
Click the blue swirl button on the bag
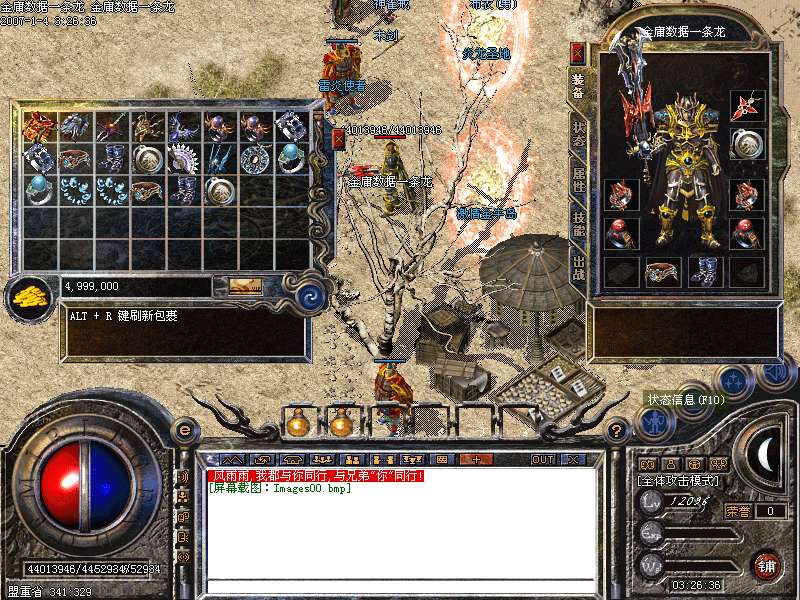coord(312,296)
